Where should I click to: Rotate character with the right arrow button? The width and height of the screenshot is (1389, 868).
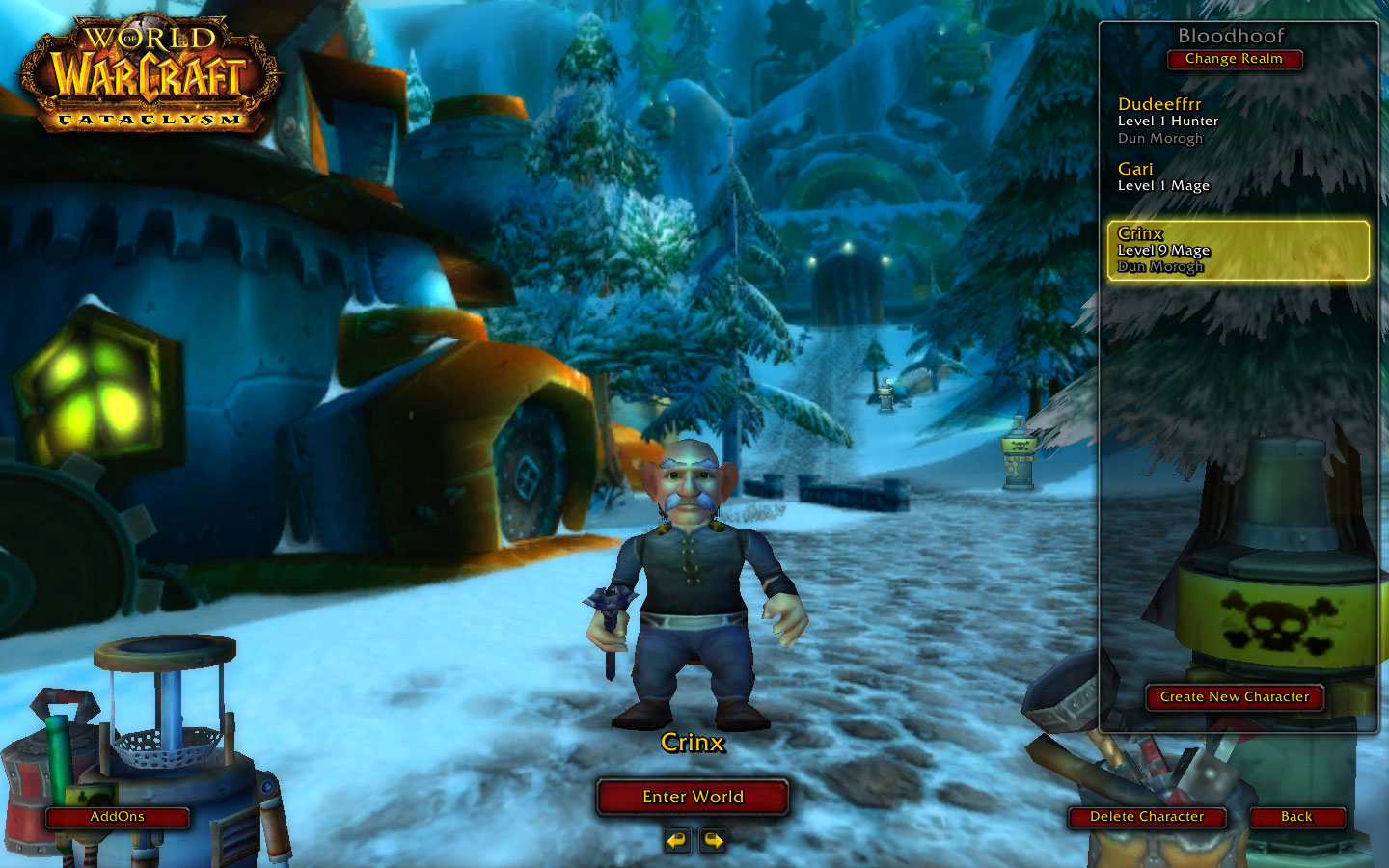coord(713,840)
